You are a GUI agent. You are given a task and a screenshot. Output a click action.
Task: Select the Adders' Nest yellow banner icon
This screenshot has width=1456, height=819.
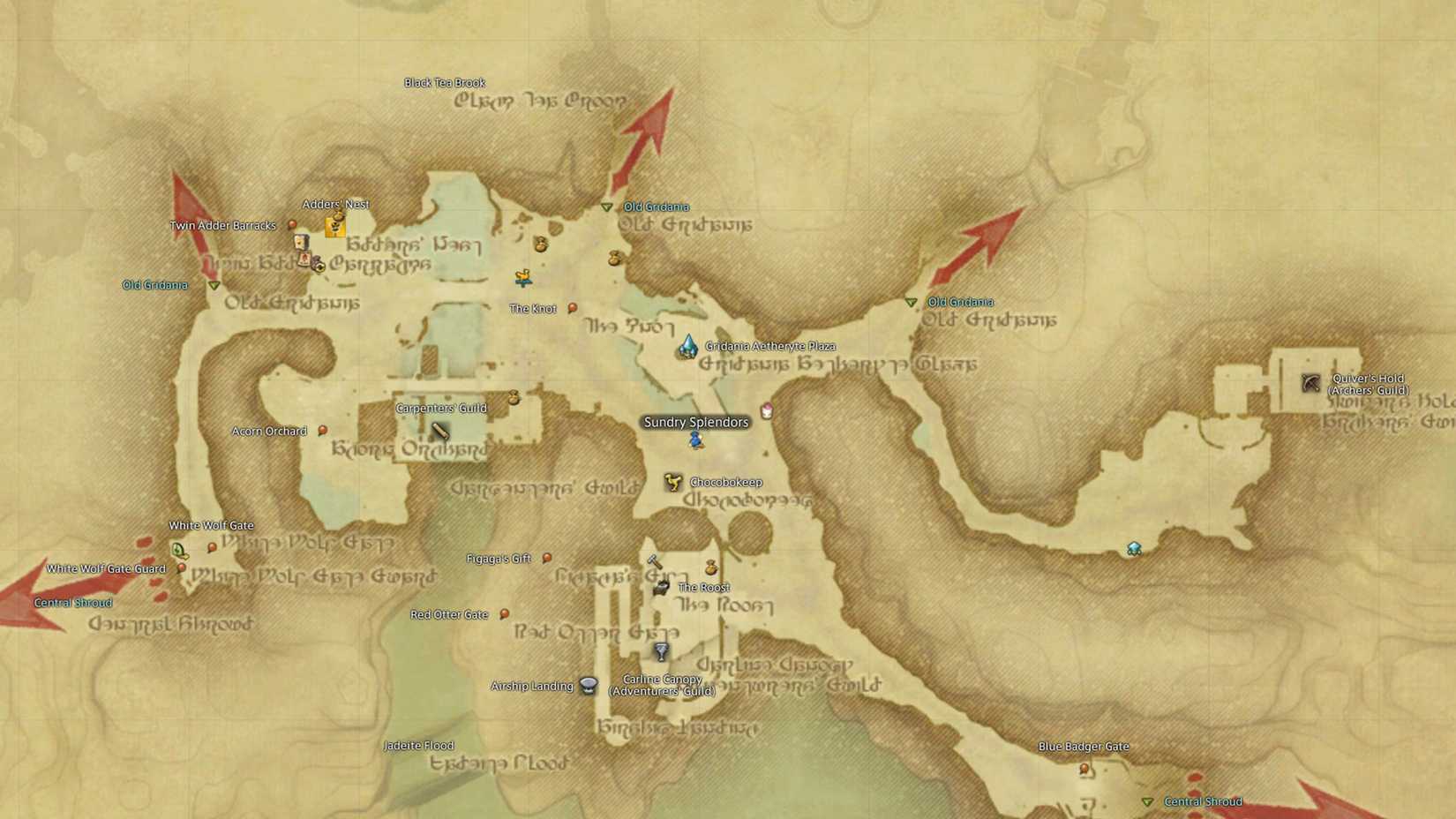tap(334, 226)
